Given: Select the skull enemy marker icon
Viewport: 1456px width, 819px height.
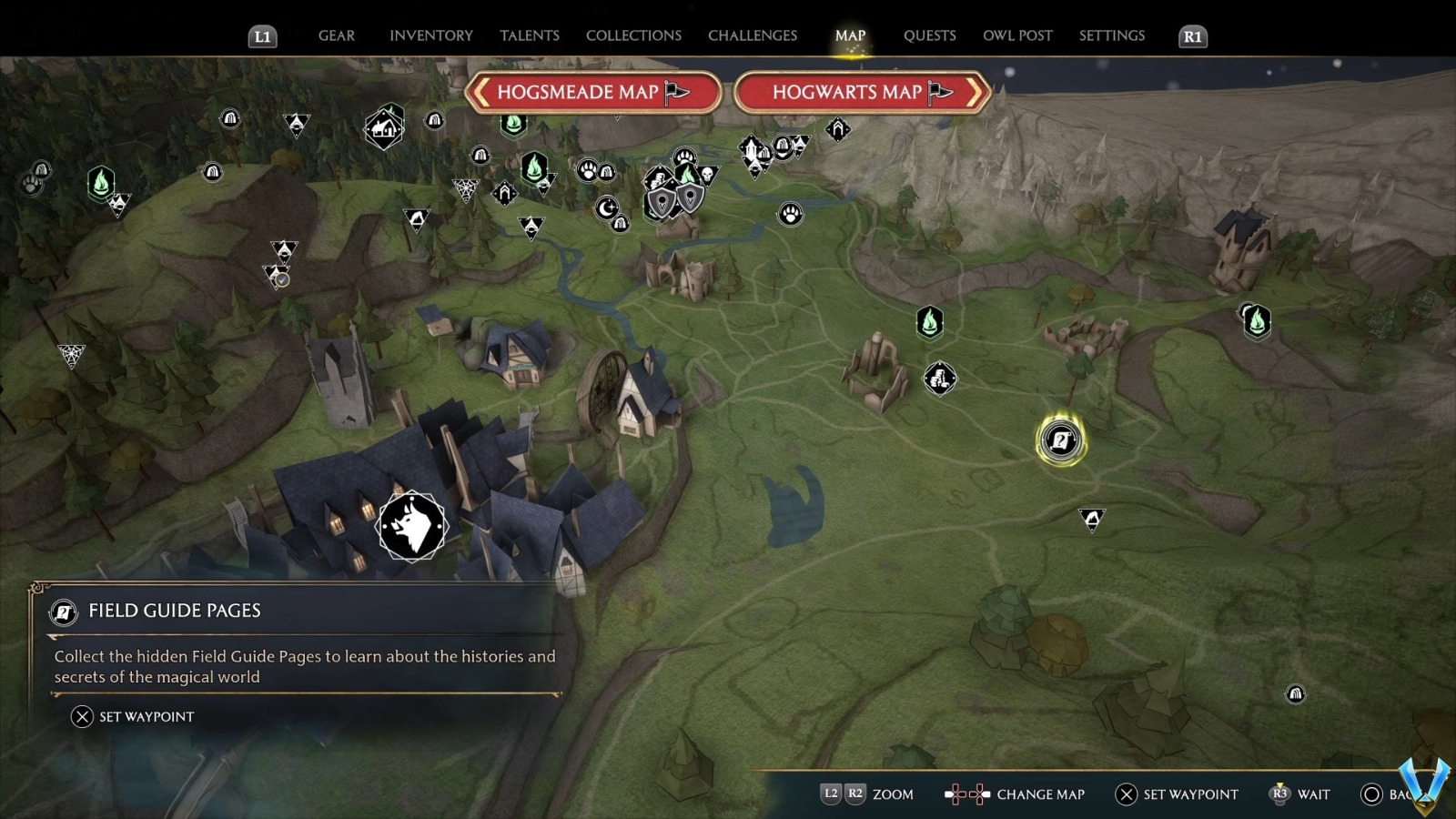Looking at the screenshot, I should [x=708, y=175].
